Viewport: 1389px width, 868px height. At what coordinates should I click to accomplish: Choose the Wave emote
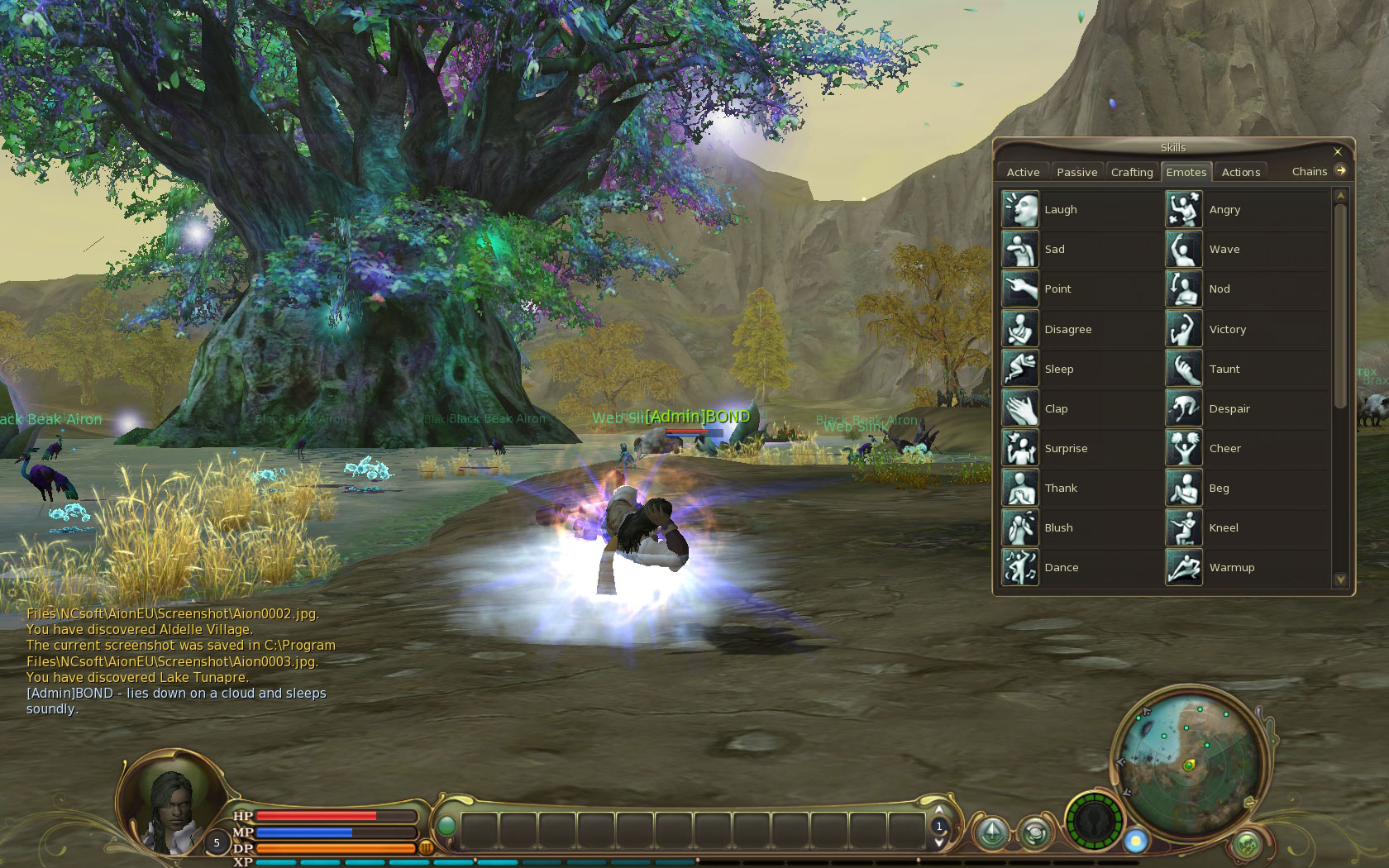tap(1184, 250)
